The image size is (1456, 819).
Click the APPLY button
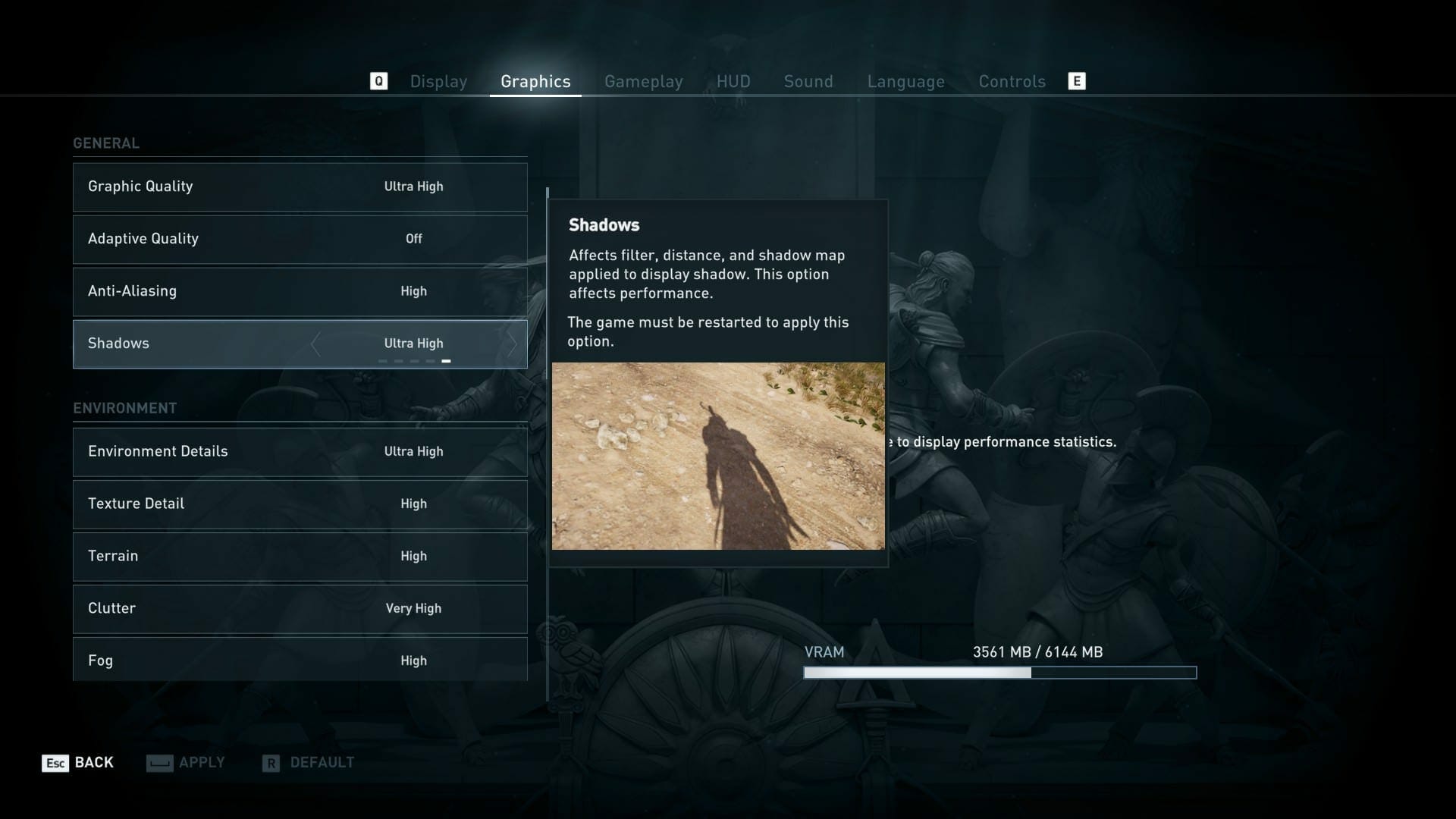202,763
